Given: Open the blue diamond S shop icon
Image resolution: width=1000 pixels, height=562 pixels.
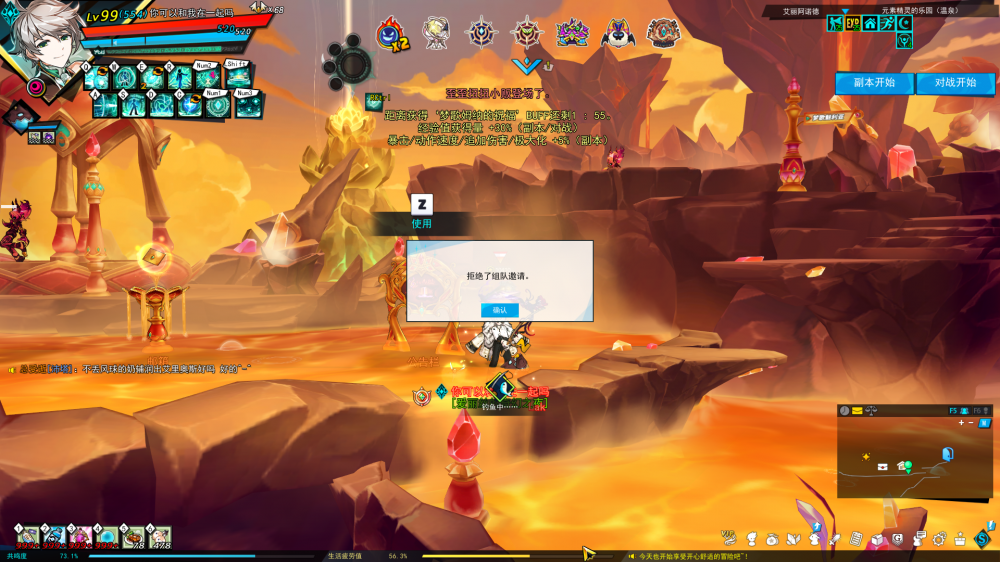Looking at the screenshot, I should click(982, 539).
